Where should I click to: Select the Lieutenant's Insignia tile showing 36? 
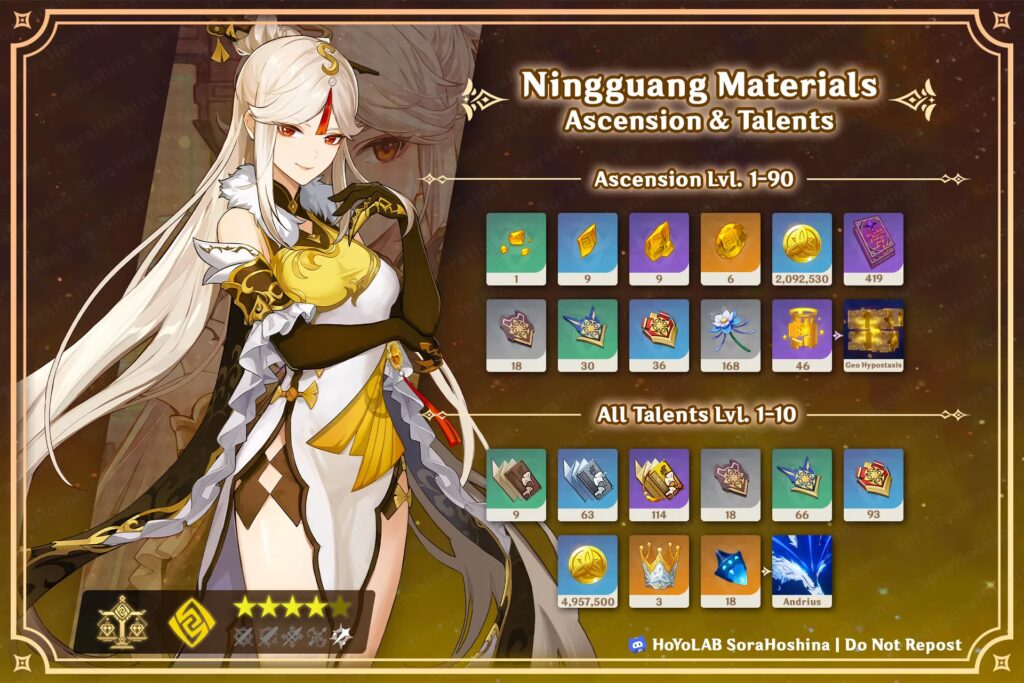pyautogui.click(x=659, y=335)
